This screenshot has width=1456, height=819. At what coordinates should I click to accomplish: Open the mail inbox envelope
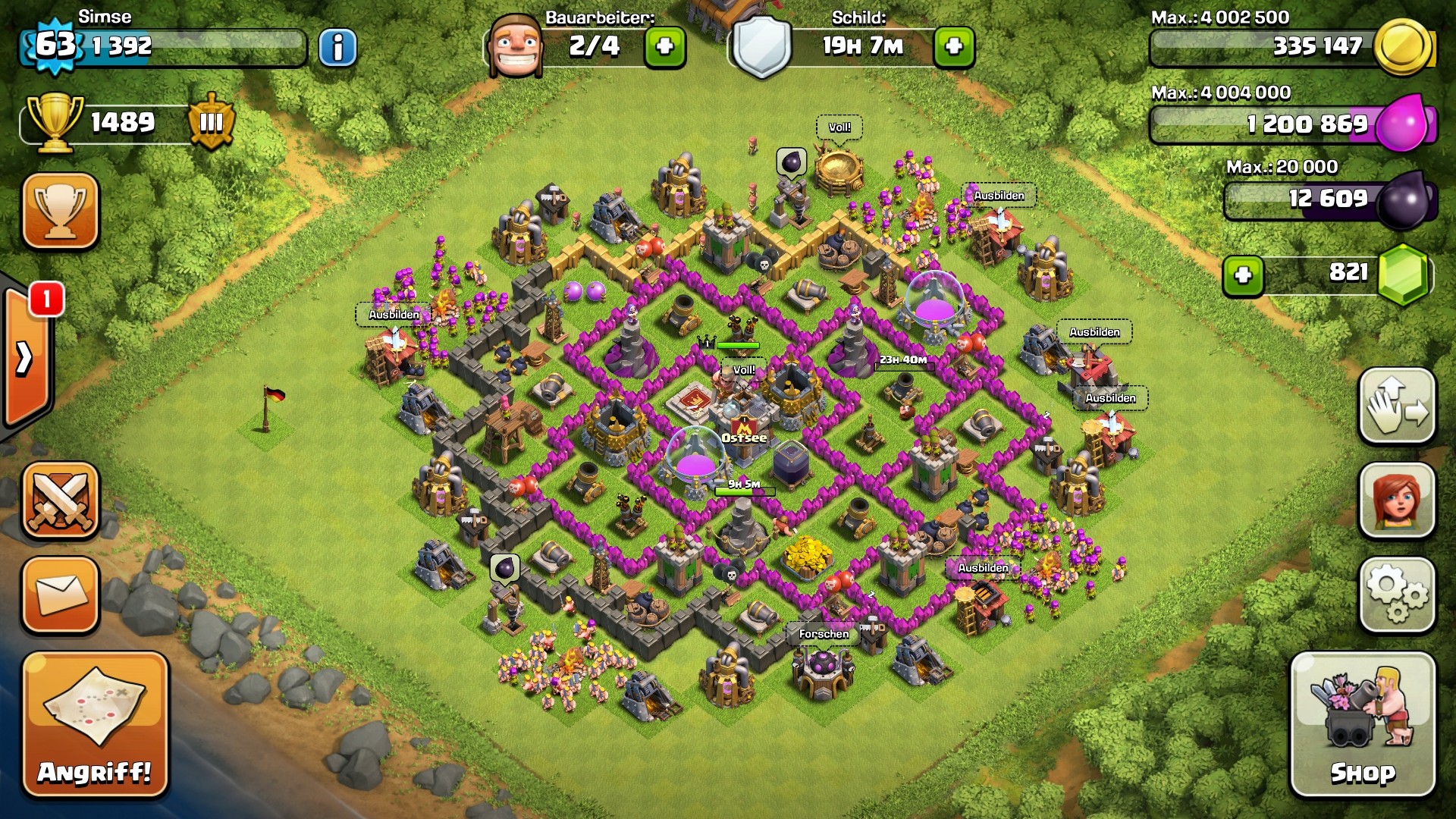[61, 595]
